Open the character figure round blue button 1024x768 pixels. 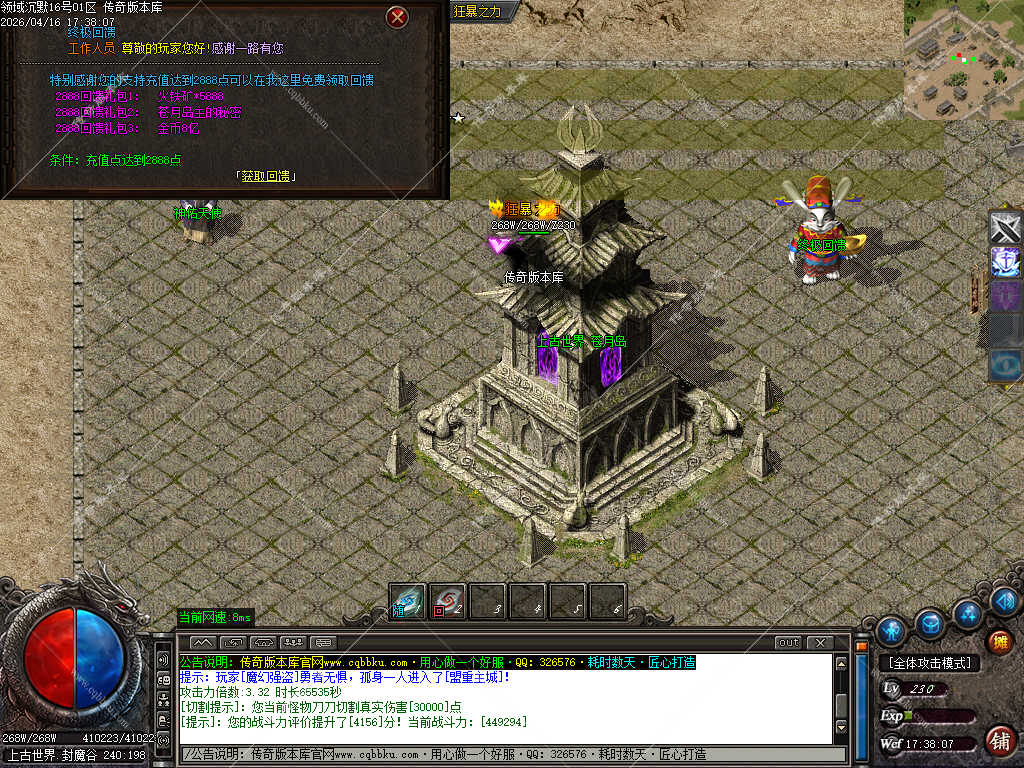[890, 630]
